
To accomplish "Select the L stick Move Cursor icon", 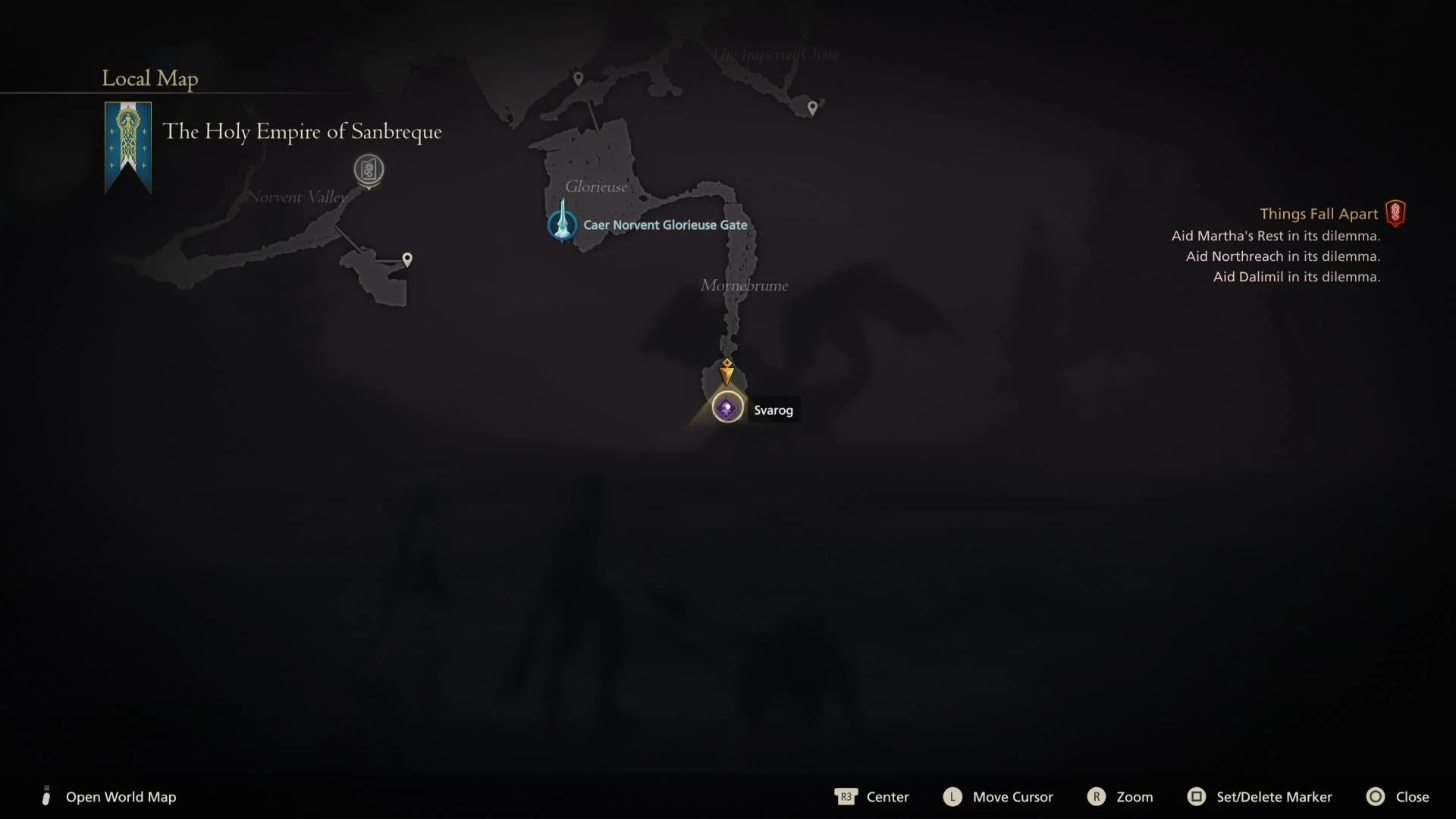I will [x=953, y=796].
